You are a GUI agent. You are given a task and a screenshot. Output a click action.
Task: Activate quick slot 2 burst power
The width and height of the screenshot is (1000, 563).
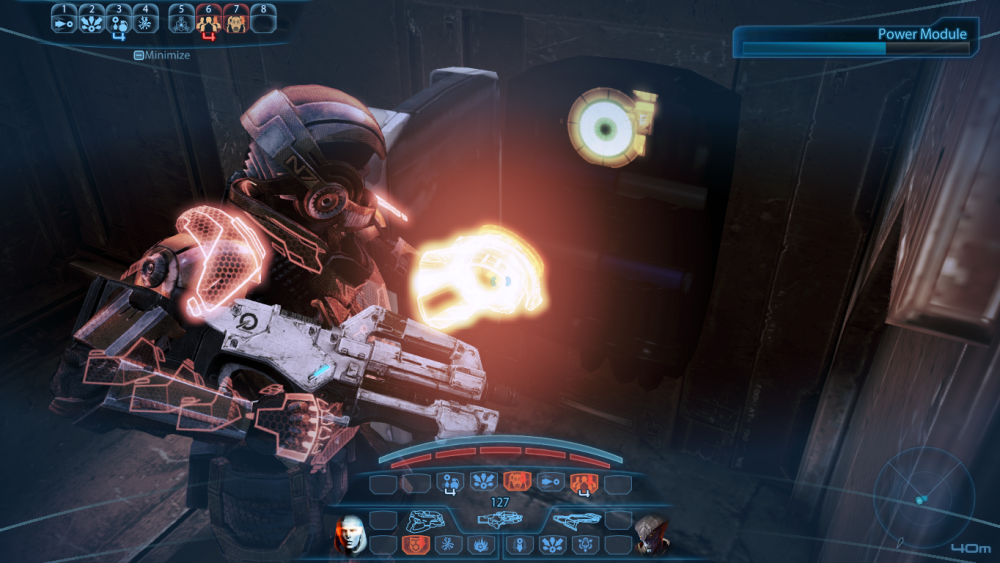[92, 23]
